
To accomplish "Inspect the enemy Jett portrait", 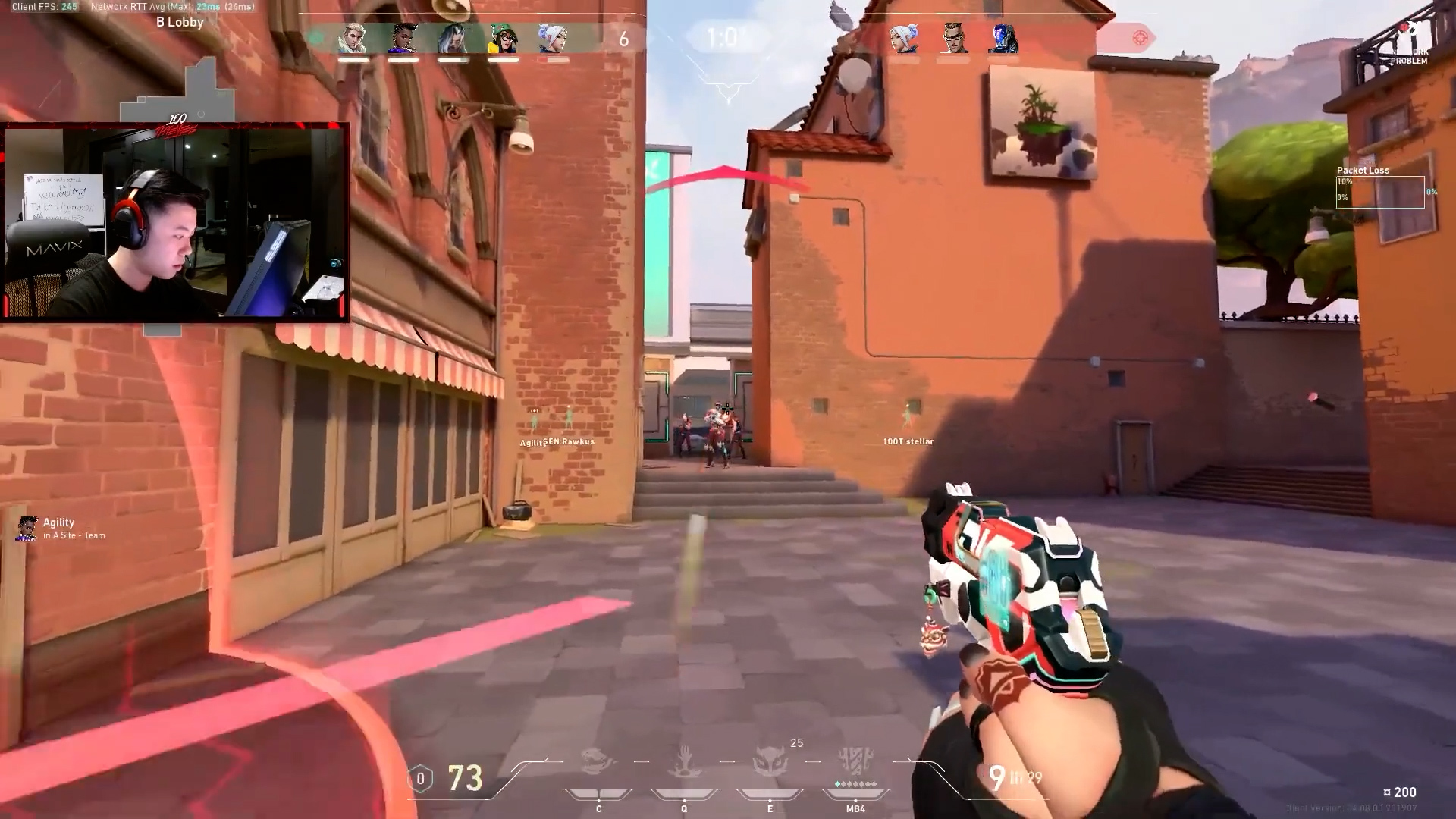I will coord(904,38).
